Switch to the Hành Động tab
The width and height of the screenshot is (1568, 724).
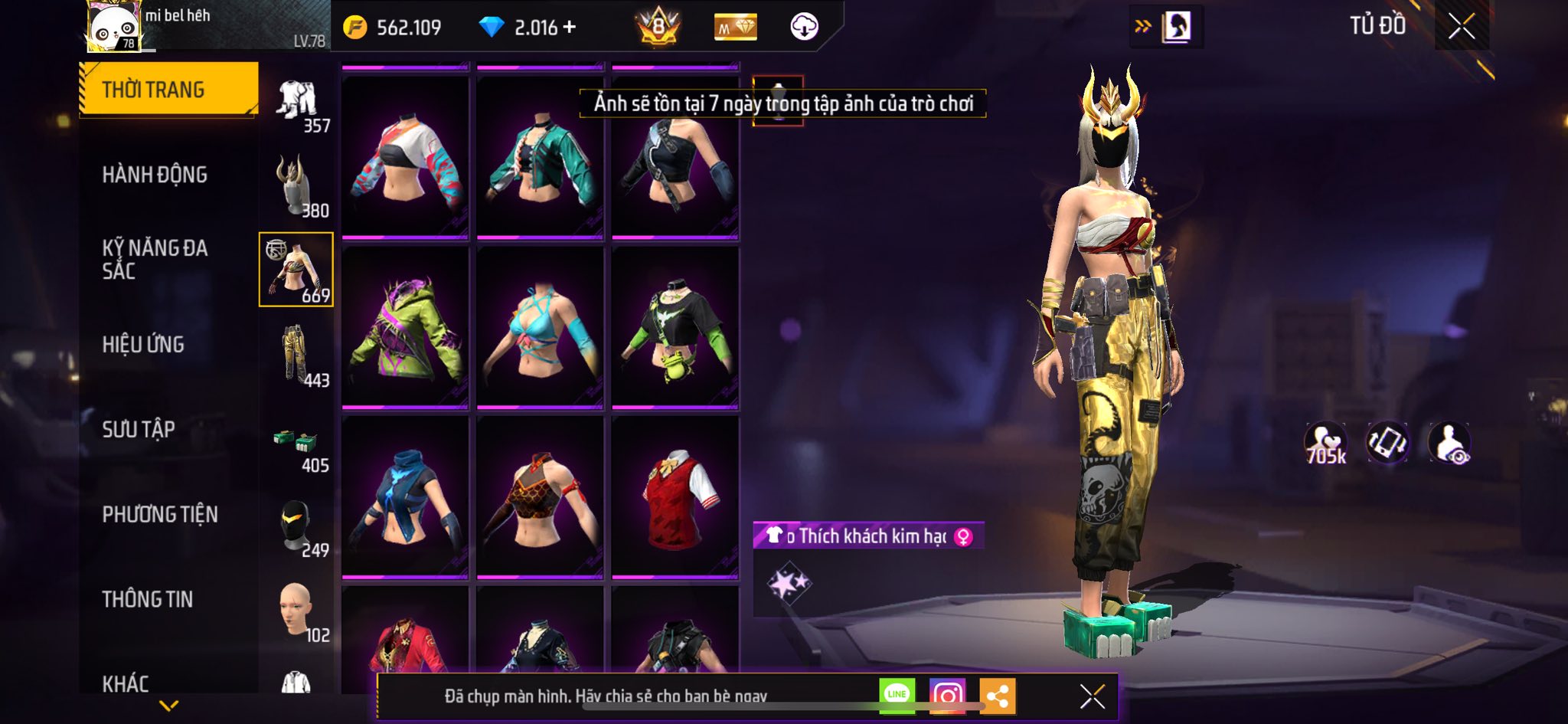point(155,175)
